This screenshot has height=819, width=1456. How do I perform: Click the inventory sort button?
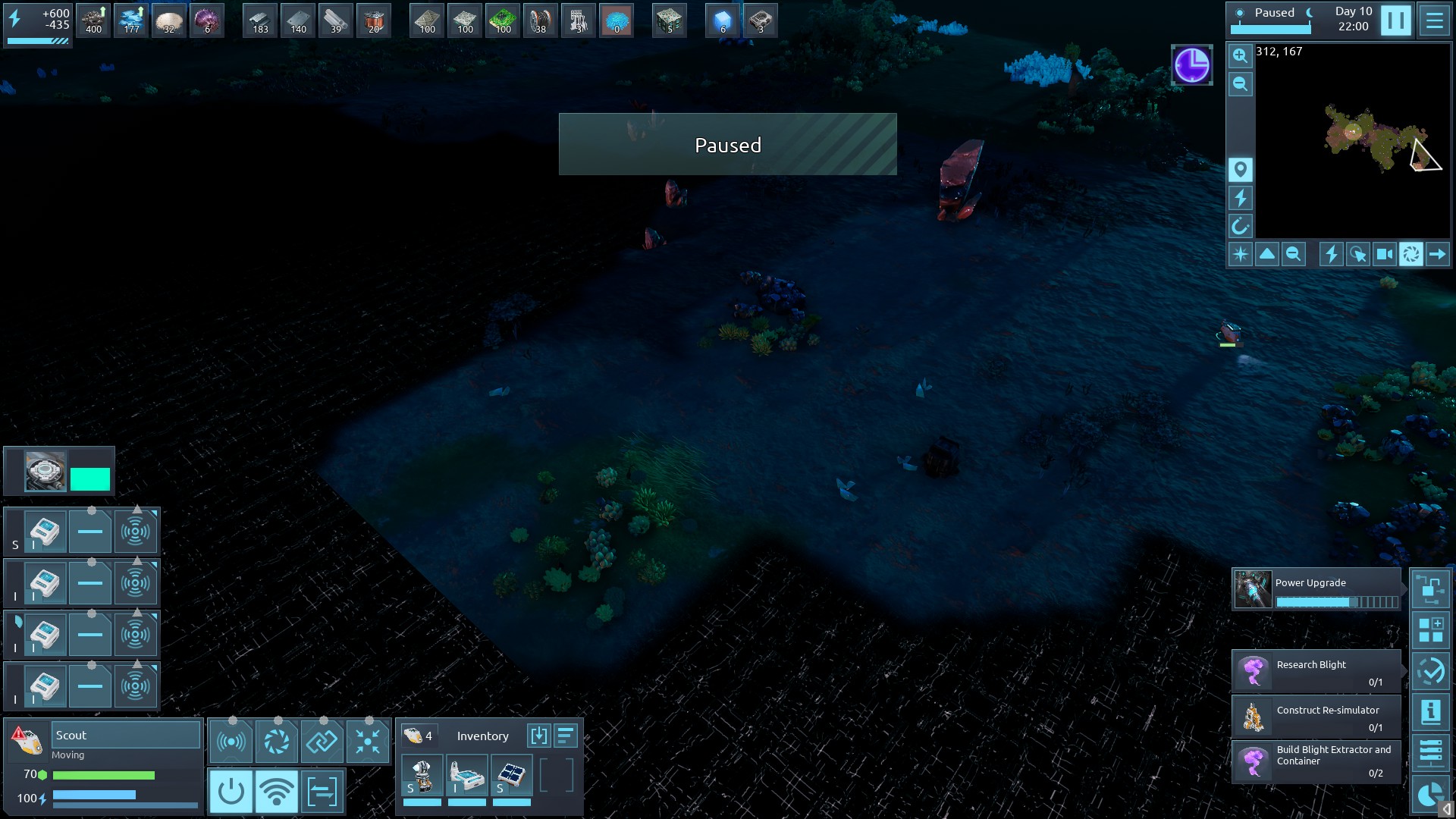(566, 736)
